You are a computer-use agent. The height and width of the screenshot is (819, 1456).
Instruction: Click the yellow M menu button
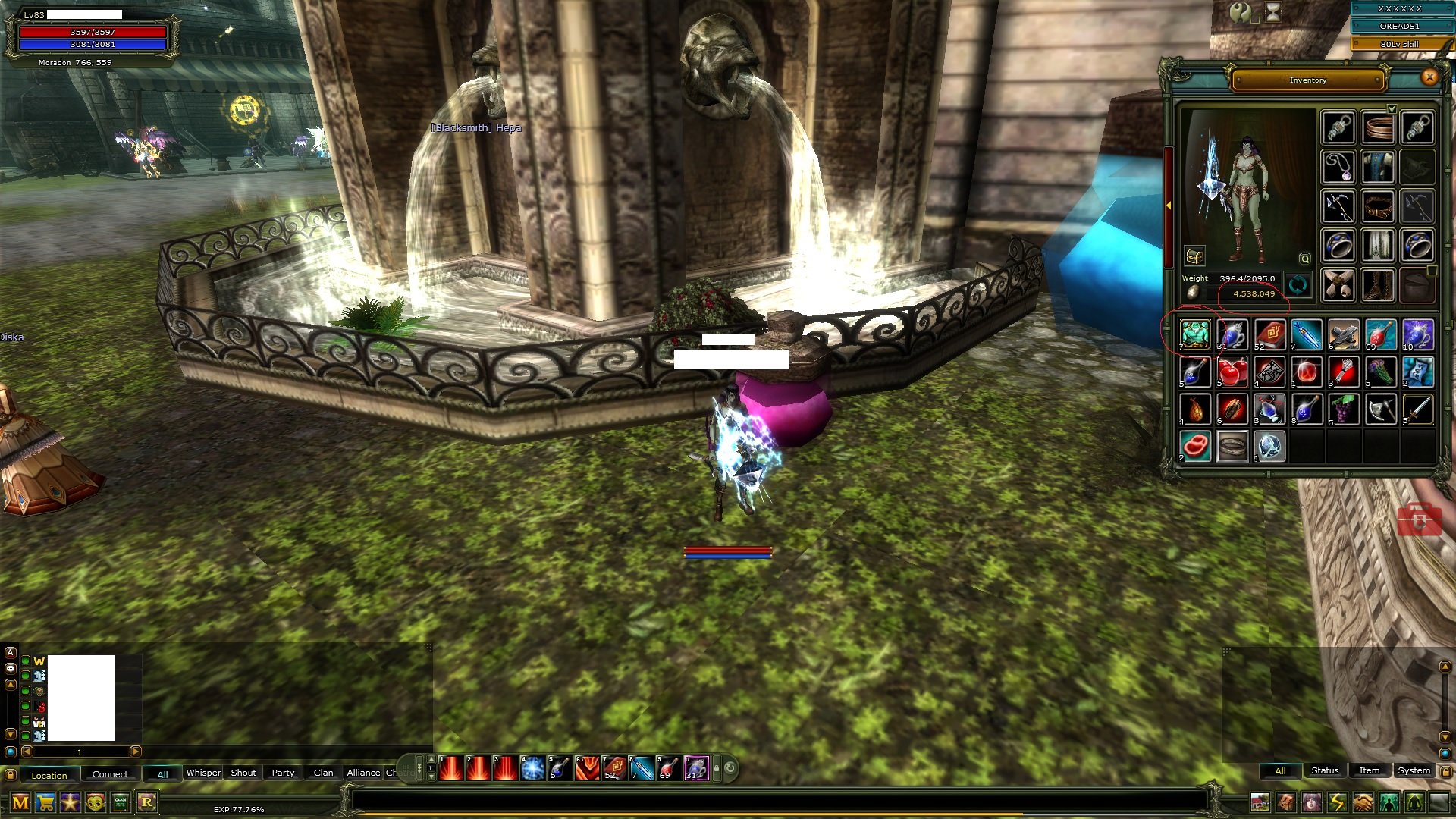click(x=20, y=802)
